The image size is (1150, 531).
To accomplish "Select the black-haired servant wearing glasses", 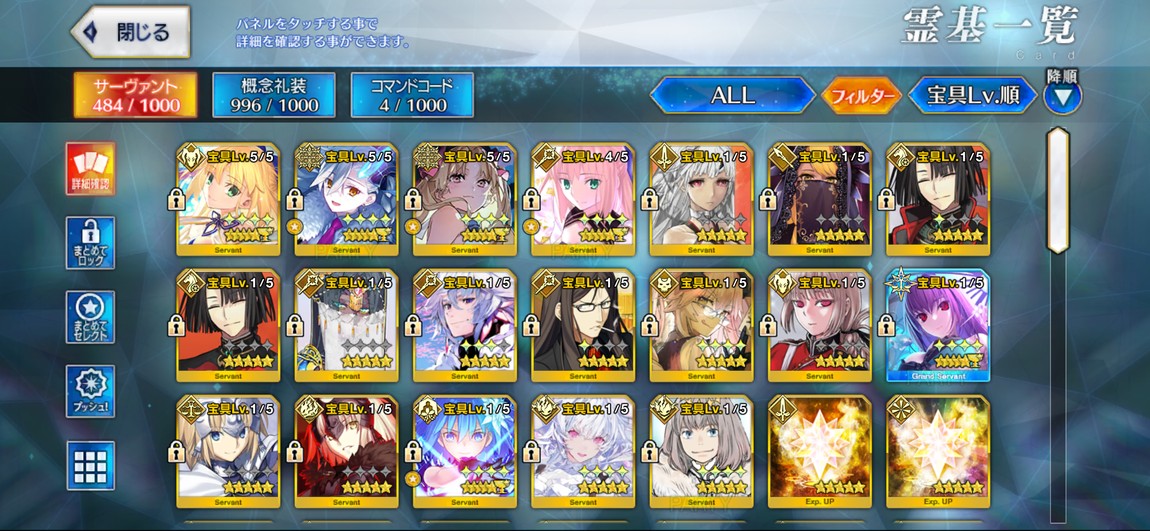I will point(582,324).
